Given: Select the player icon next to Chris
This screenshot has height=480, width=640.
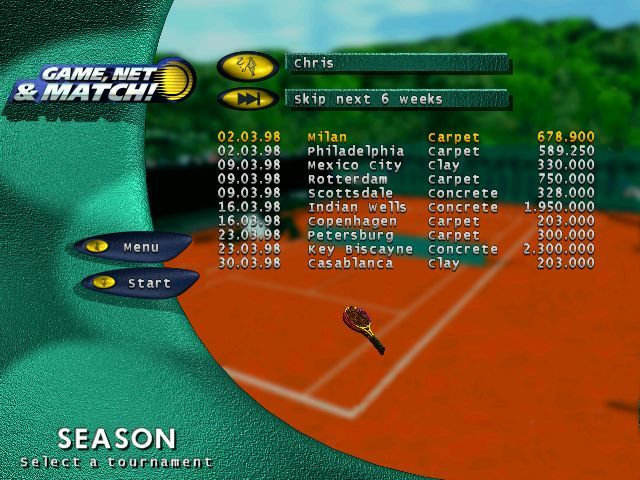Looking at the screenshot, I should pyautogui.click(x=247, y=65).
